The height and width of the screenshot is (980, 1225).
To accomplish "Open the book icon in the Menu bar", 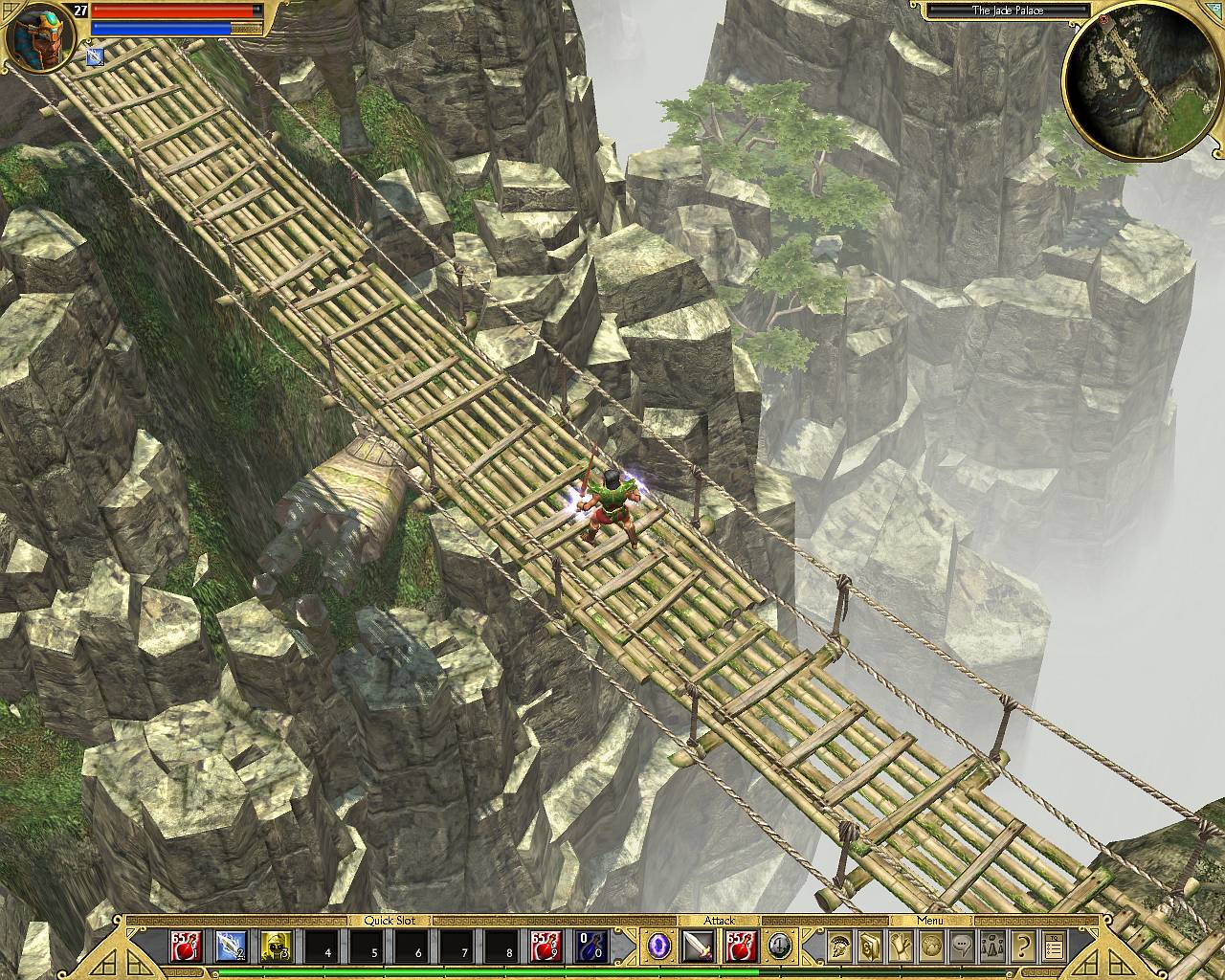I will pyautogui.click(x=870, y=946).
